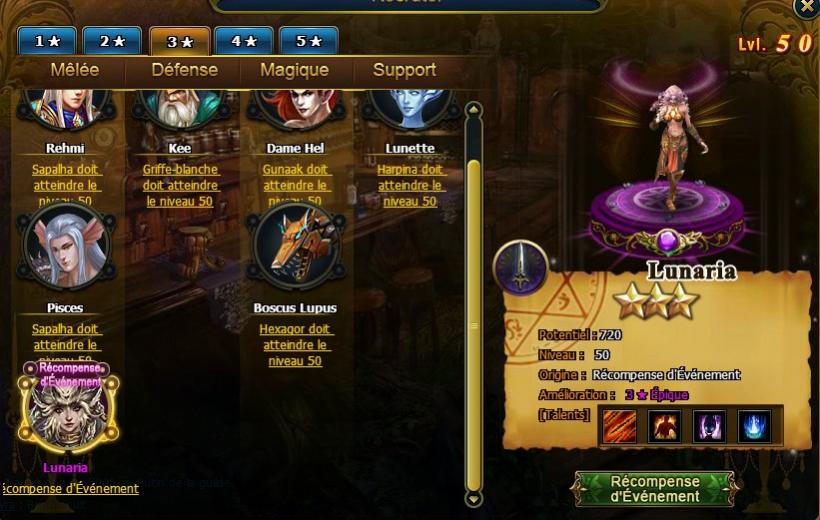Viewport: 820px width, 520px height.
Task: Click the blue flame talent icon
Action: pos(754,427)
